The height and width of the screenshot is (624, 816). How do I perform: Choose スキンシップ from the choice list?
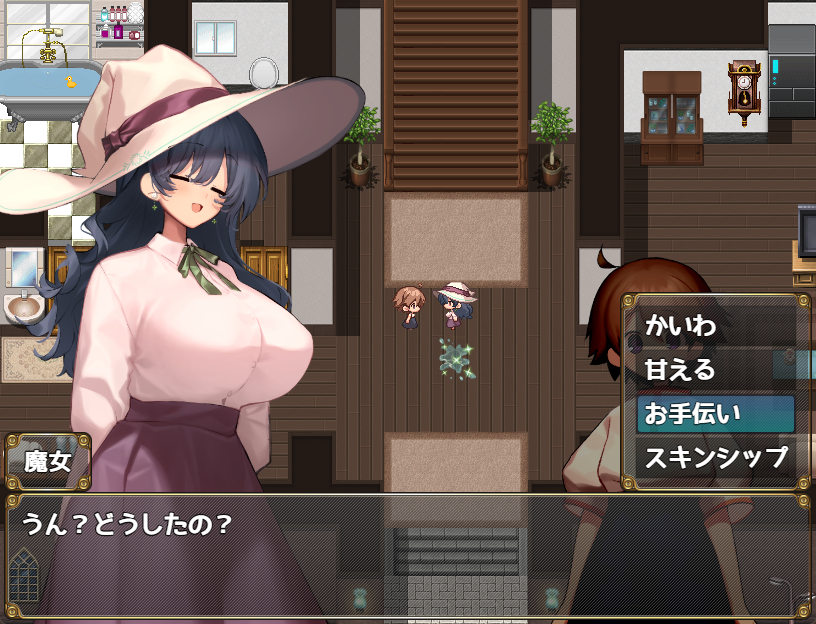click(715, 459)
